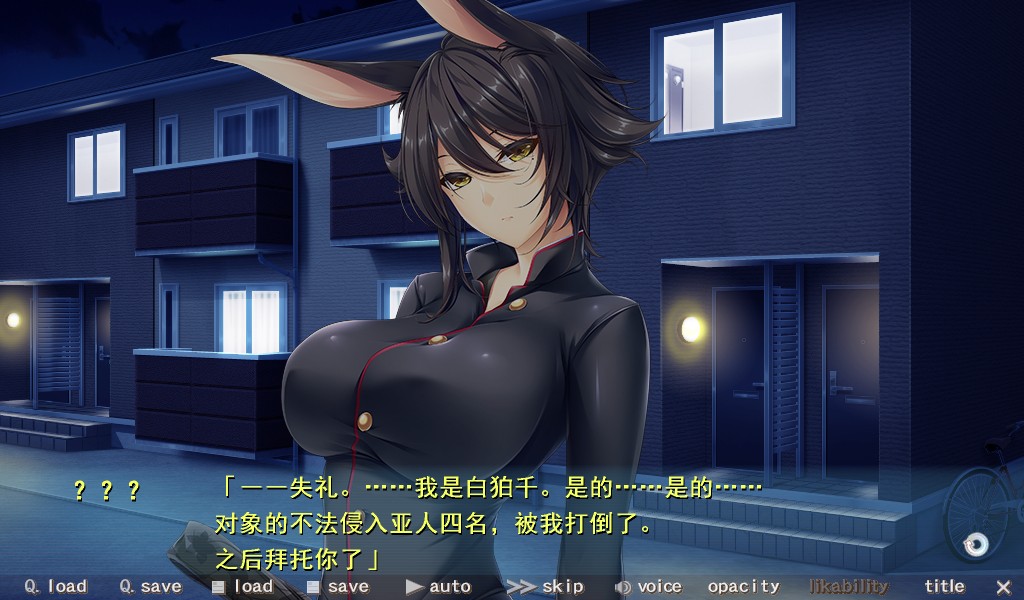Enable auto mode for dialogue

coord(438,587)
